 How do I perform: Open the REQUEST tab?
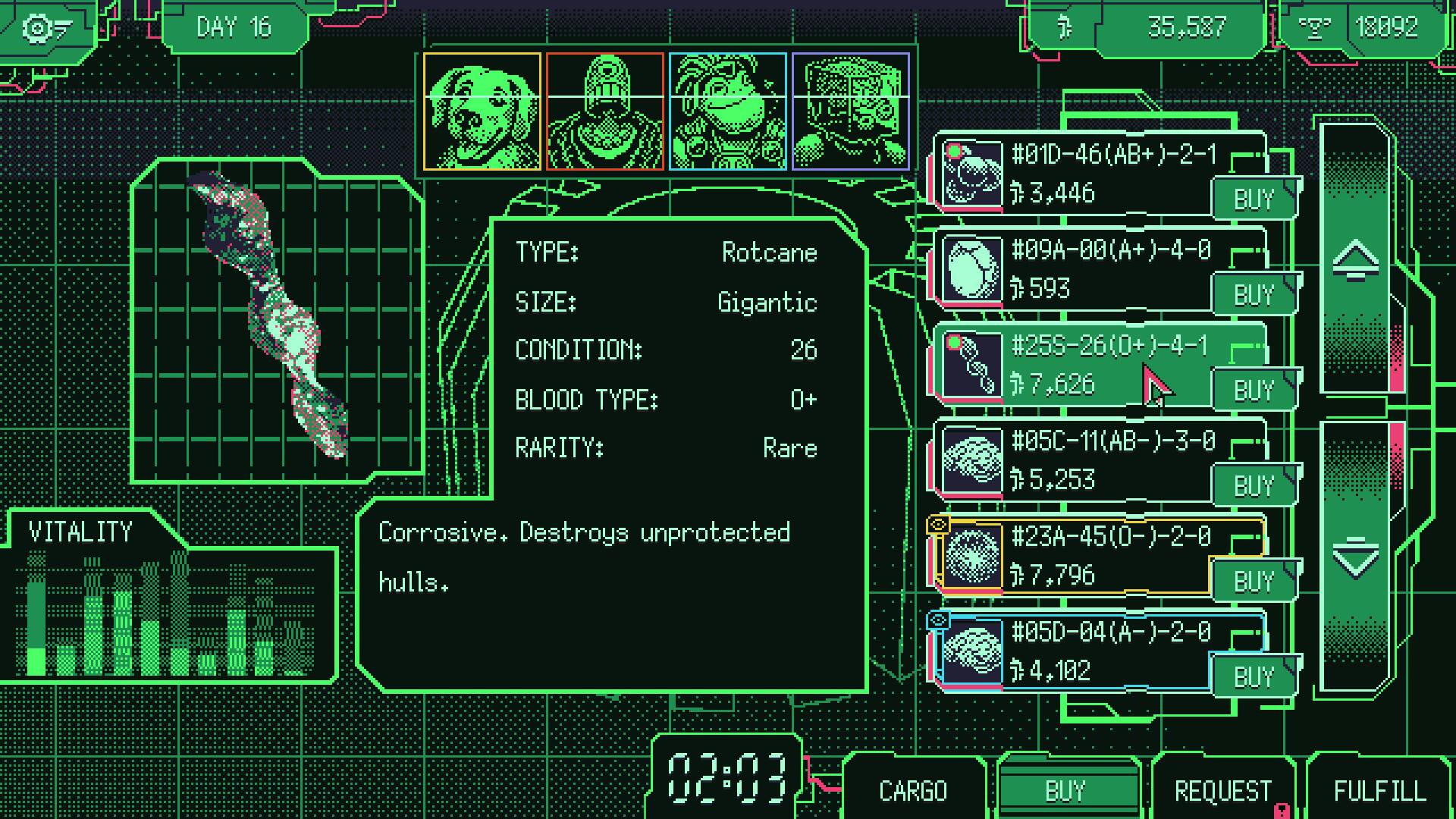pyautogui.click(x=1222, y=789)
